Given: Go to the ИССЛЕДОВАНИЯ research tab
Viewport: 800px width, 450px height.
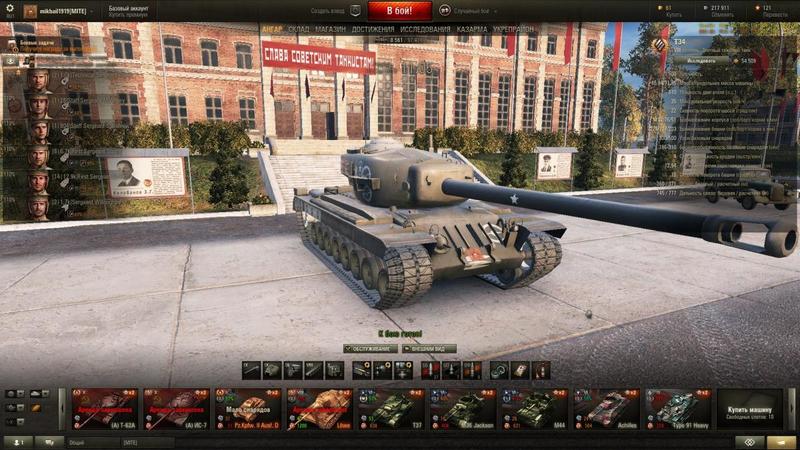Looking at the screenshot, I should (x=425, y=29).
